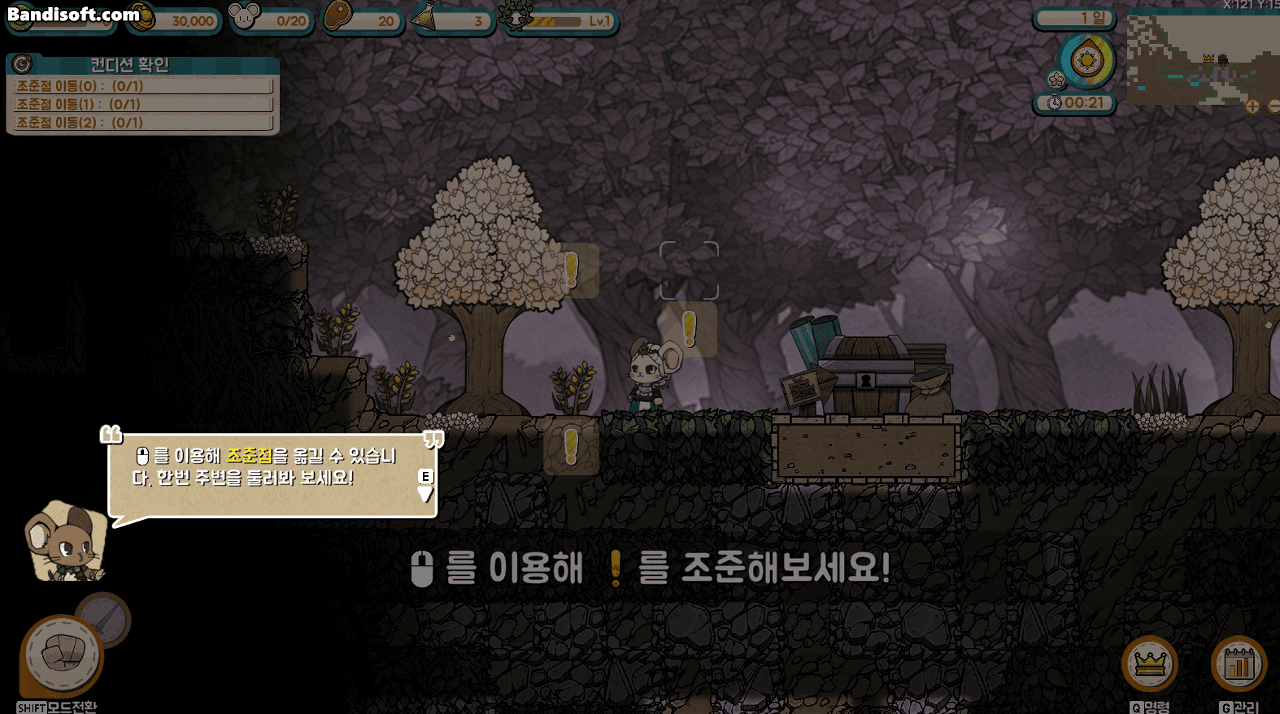
Task: Switch to the sword mode icon
Action: pos(104,618)
